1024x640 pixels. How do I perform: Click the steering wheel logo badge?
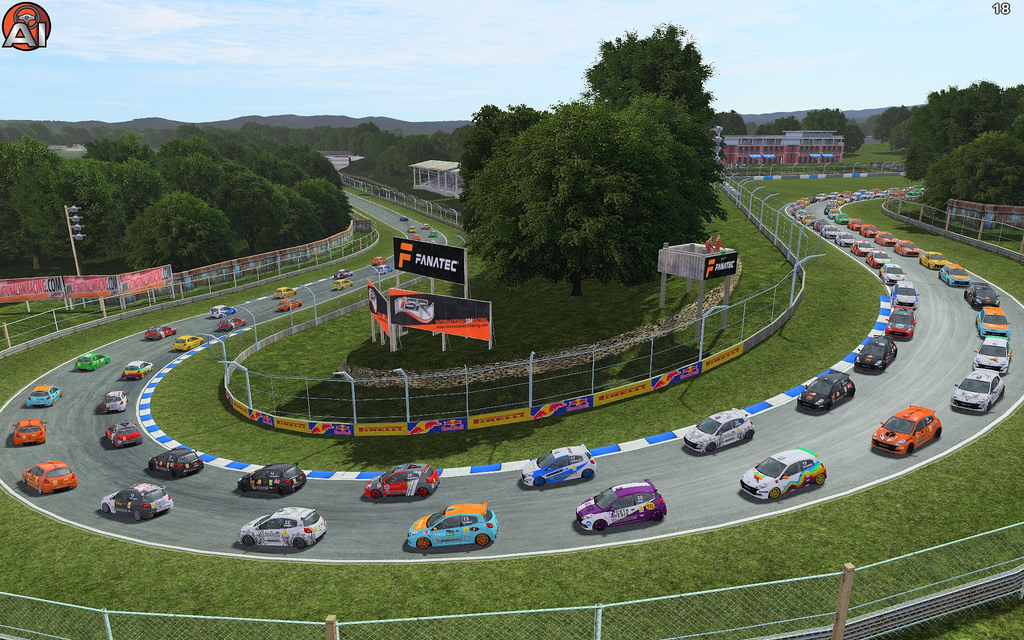[x=26, y=26]
